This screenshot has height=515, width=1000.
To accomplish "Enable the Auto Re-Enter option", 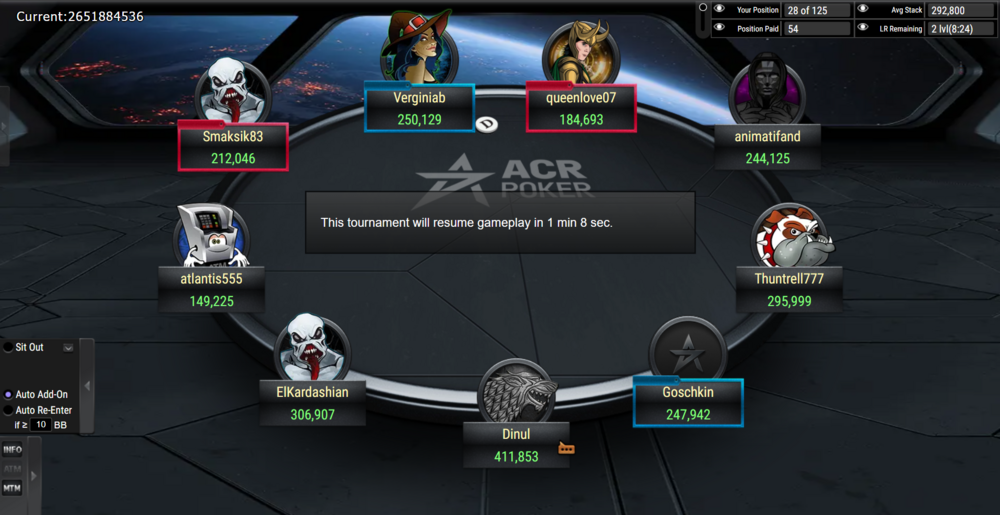I will coord(9,410).
